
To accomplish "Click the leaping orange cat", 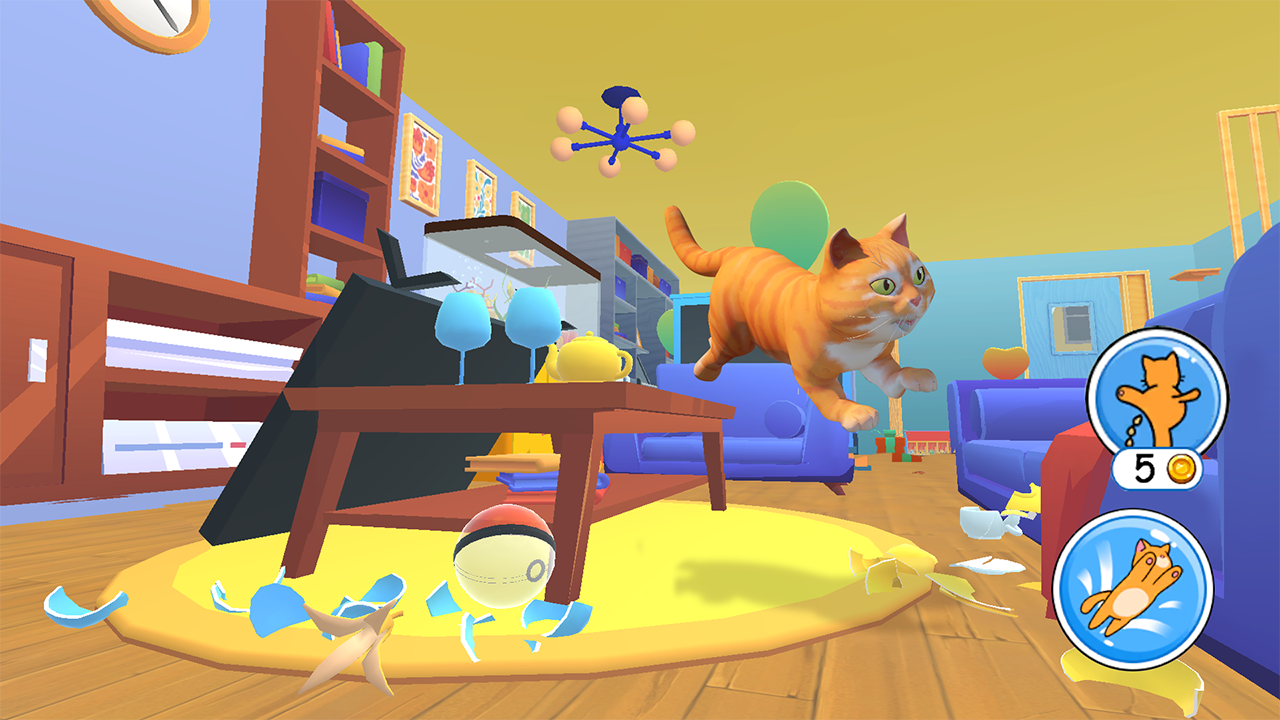I will coord(810,300).
